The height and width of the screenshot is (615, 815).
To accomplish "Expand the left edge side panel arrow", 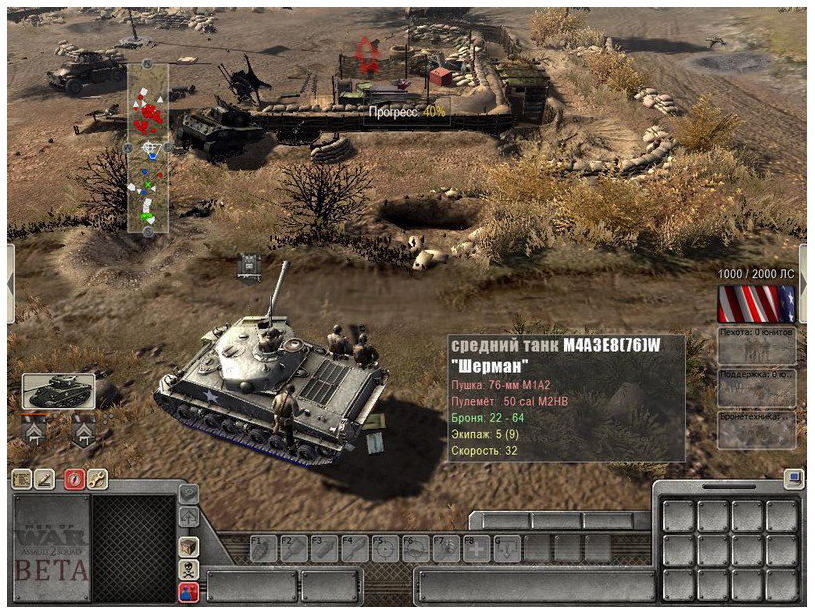I will tap(10, 283).
